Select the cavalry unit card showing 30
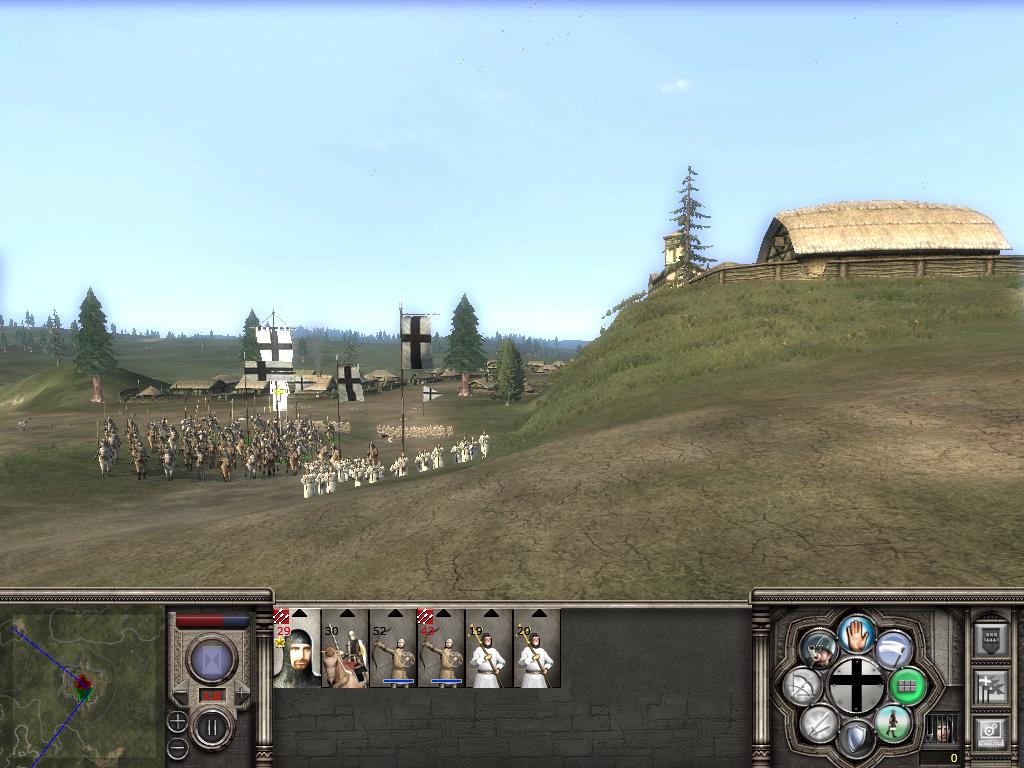Image resolution: width=1024 pixels, height=768 pixels. [345, 649]
